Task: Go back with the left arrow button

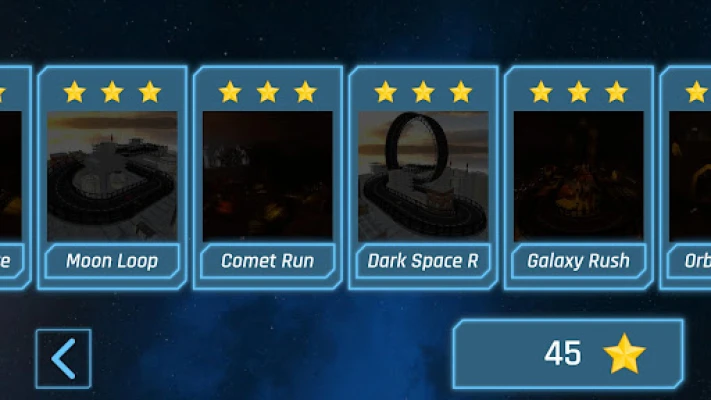Action: [63, 358]
